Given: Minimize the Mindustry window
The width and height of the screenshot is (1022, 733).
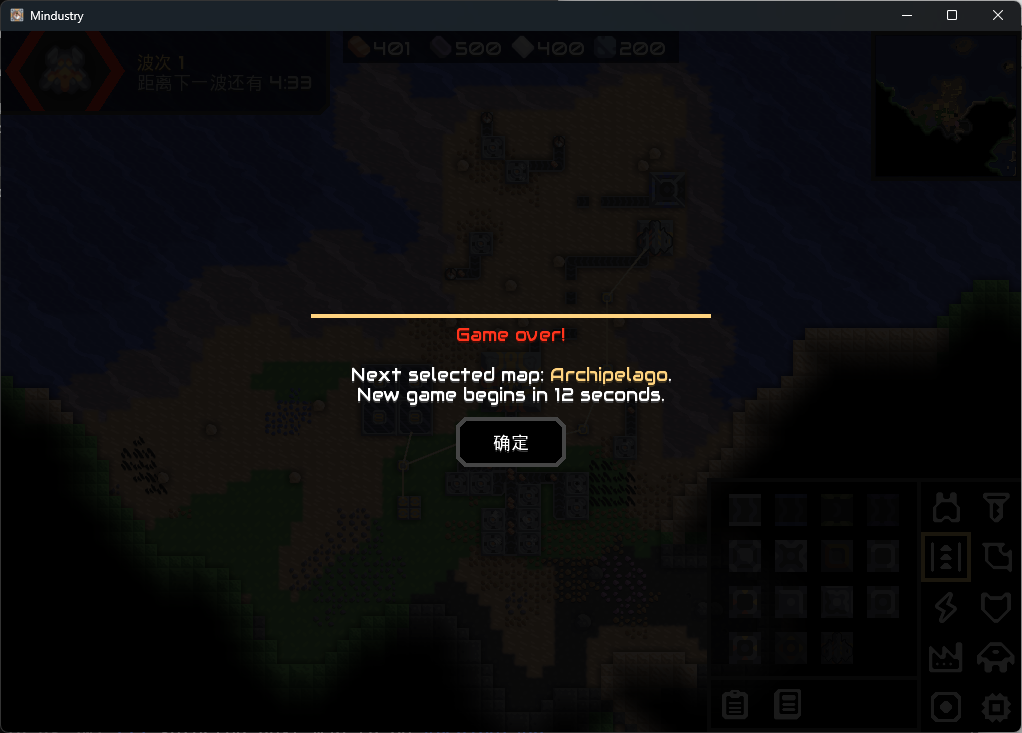Looking at the screenshot, I should (x=907, y=15).
